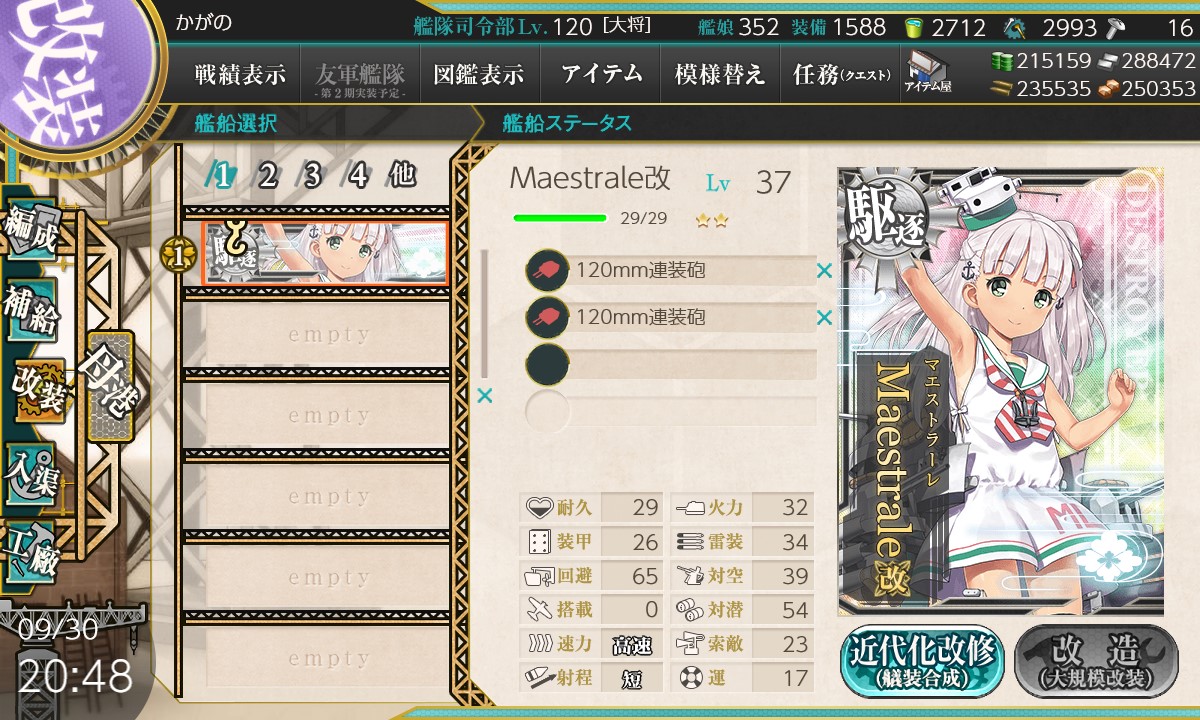Open the 戦績表示 records menu
The image size is (1200, 720).
[240, 74]
